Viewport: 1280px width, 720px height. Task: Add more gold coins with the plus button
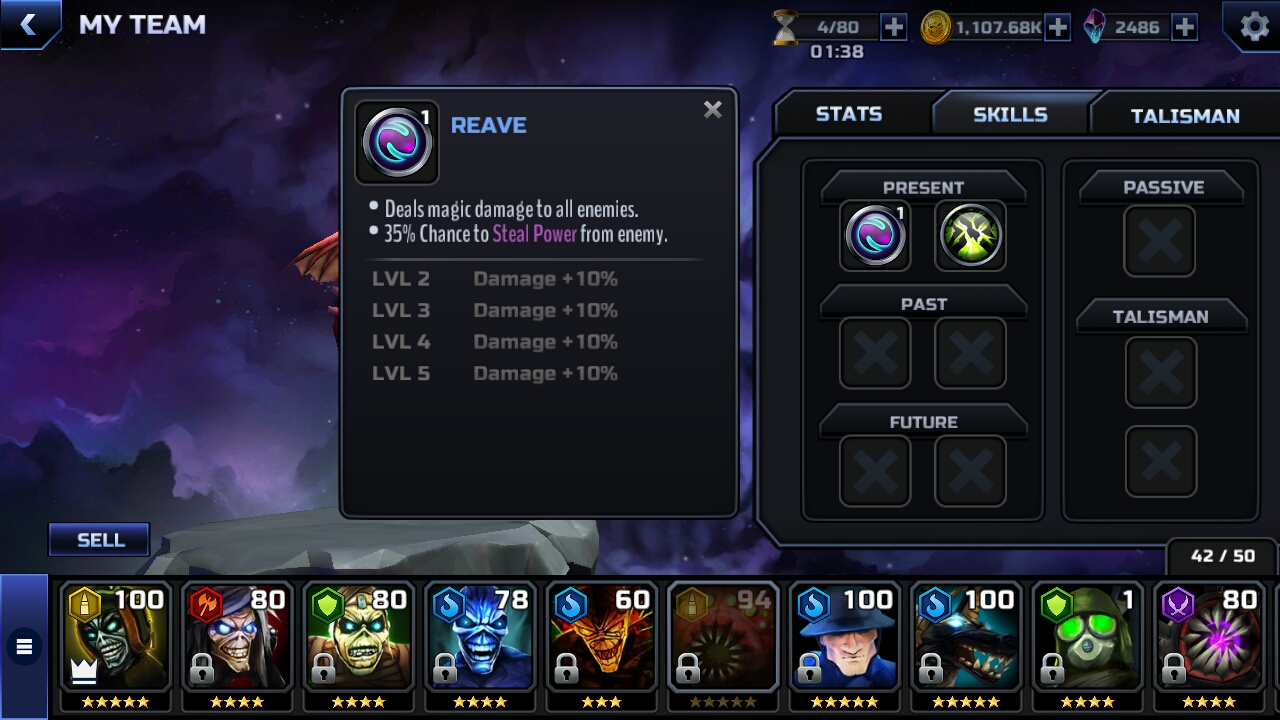point(1057,27)
